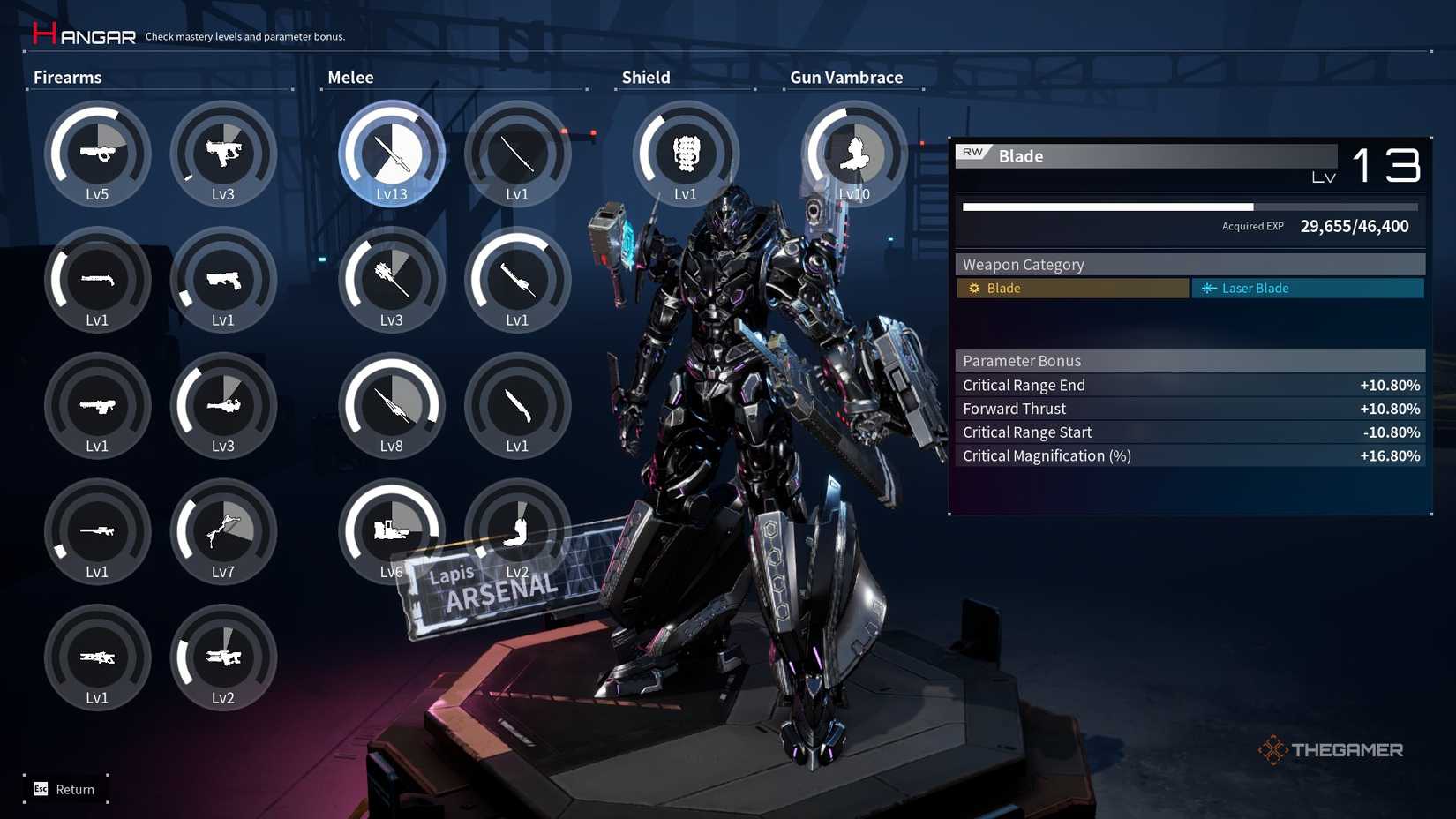Select the Lv7 bow-shaped firearm dial
1456x819 pixels.
pos(224,532)
